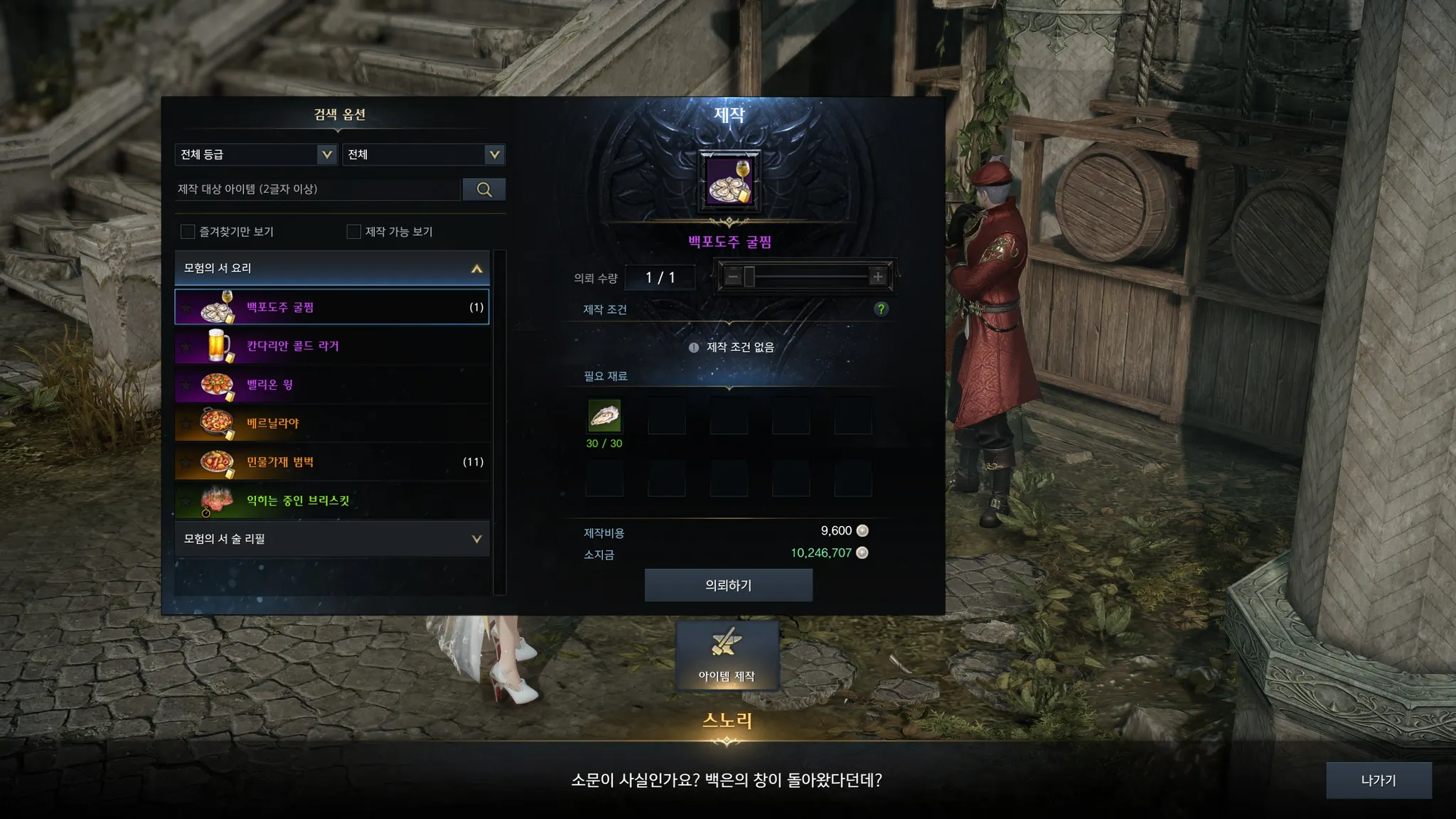Select the 벨리온 윙 recipe row
Image resolution: width=1456 pixels, height=819 pixels.
[x=332, y=385]
